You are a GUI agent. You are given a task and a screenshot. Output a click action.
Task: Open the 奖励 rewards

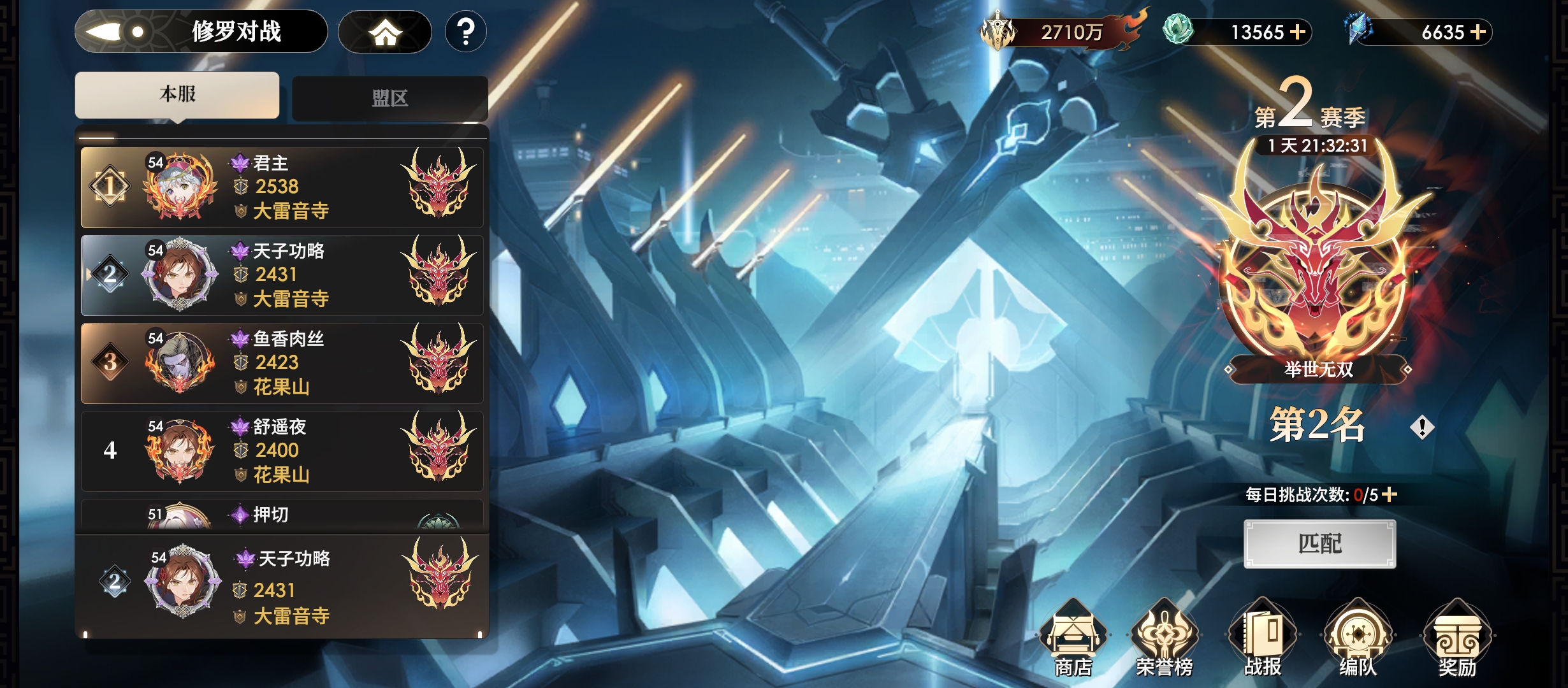(x=1457, y=638)
